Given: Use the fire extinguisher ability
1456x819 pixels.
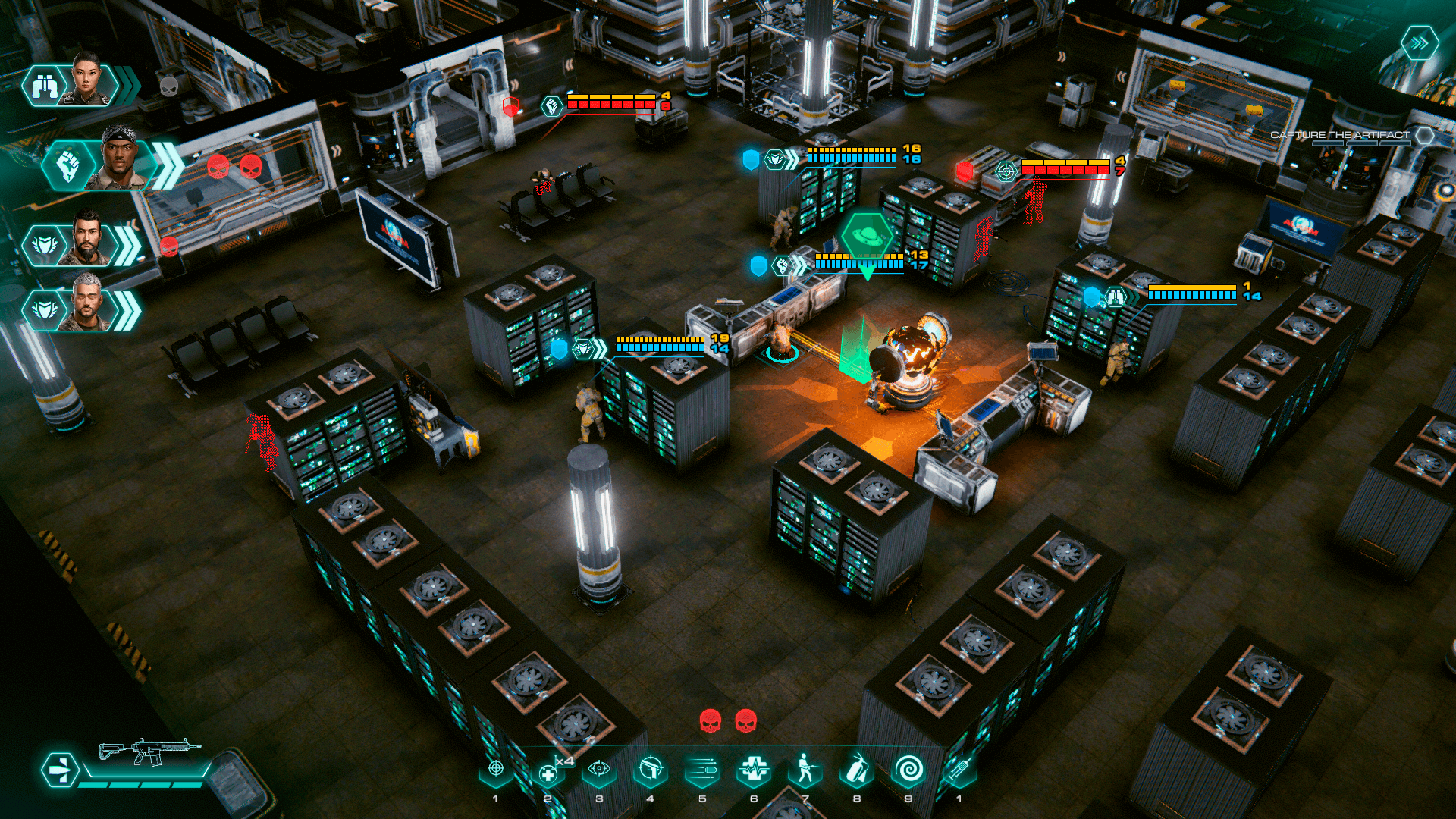Looking at the screenshot, I should click(857, 770).
